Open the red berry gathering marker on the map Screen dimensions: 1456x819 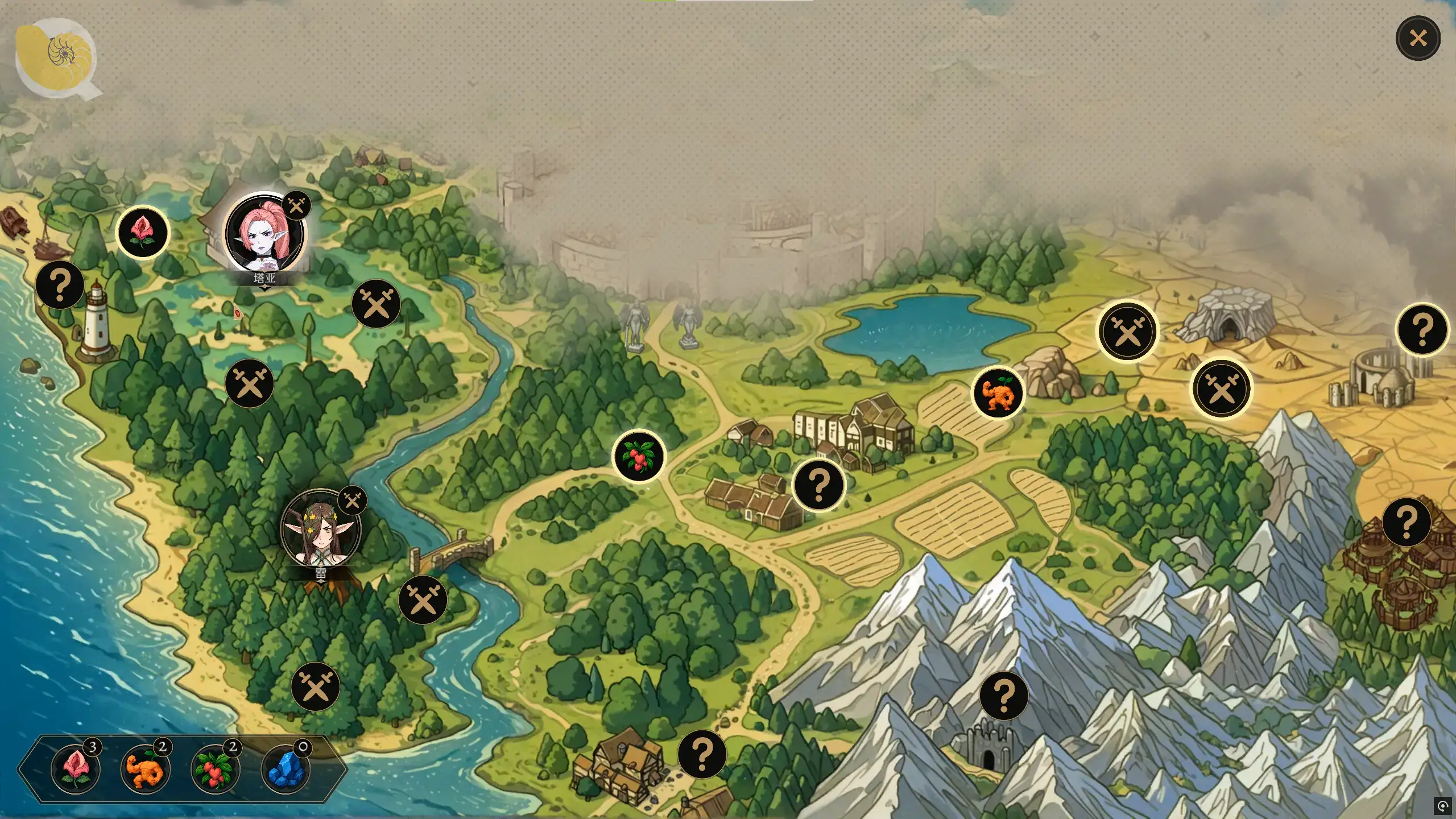[639, 456]
